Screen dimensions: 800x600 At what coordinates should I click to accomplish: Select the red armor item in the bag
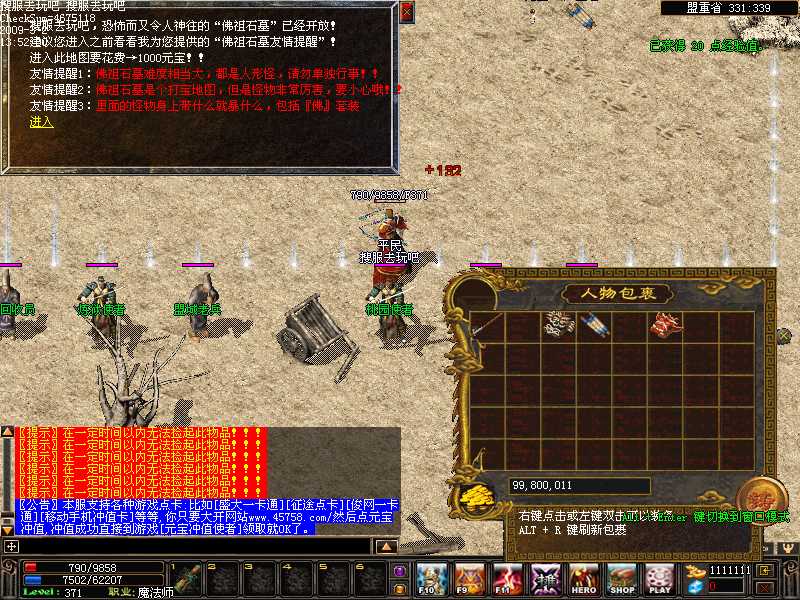pos(664,324)
